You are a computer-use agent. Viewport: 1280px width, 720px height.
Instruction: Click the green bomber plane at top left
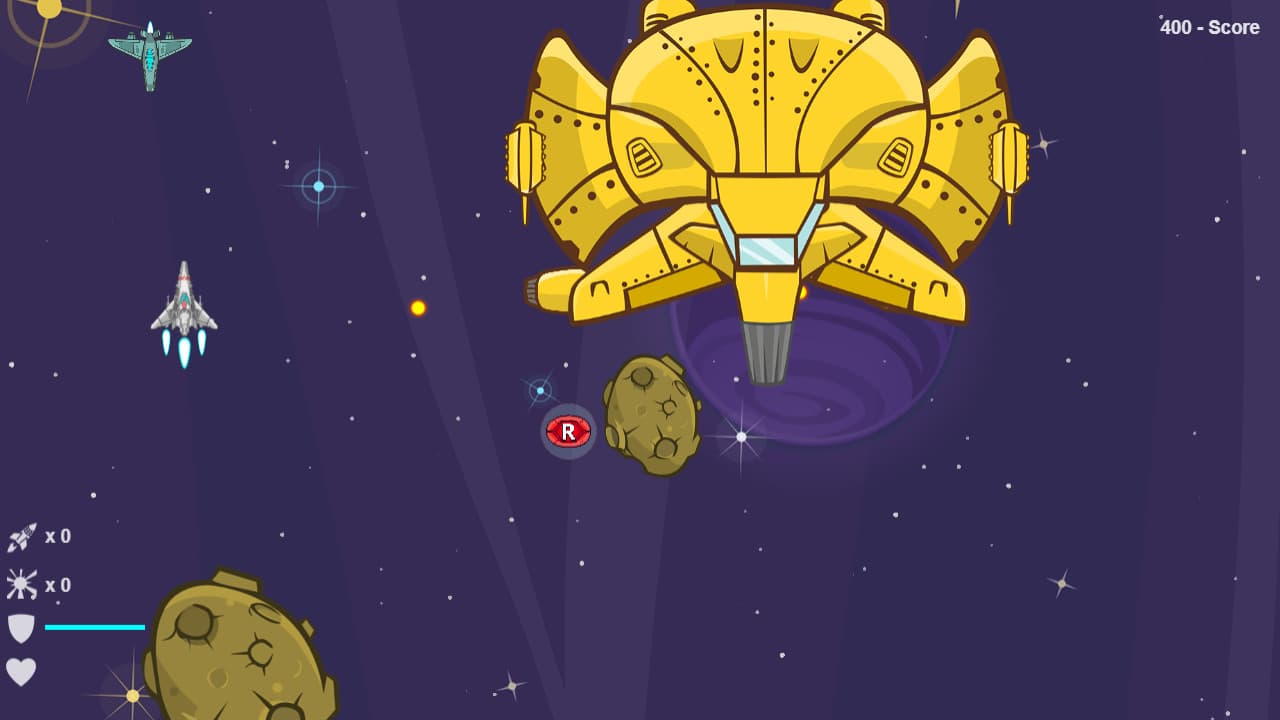point(148,55)
